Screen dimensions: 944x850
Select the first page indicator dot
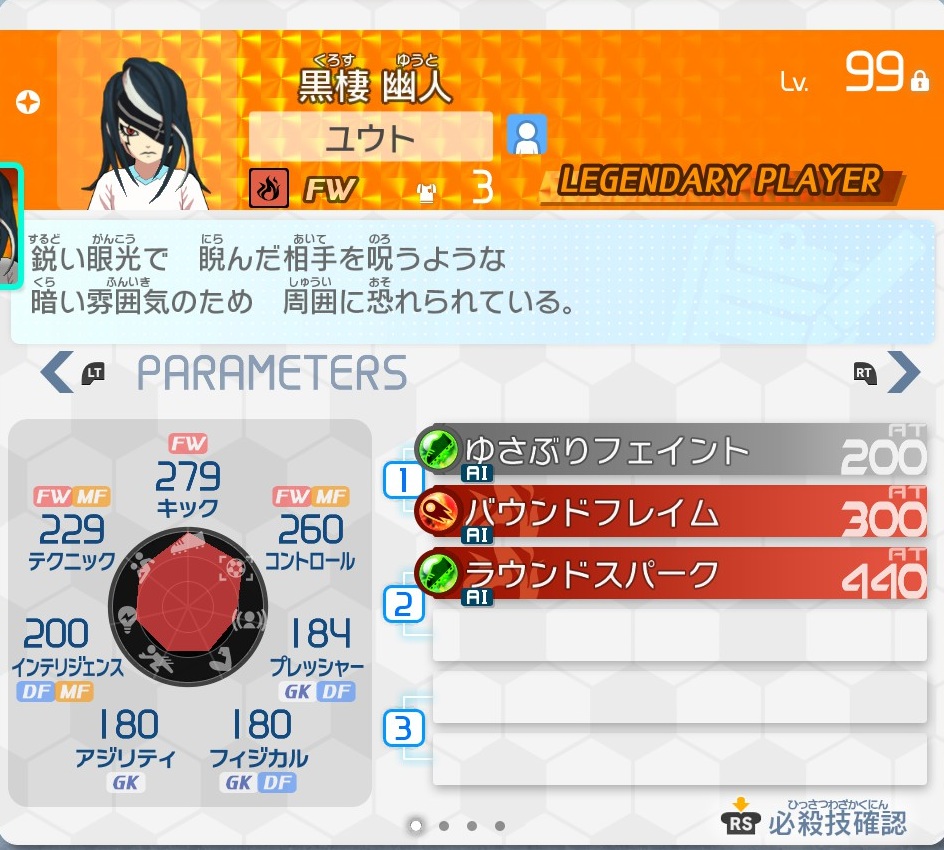click(416, 826)
